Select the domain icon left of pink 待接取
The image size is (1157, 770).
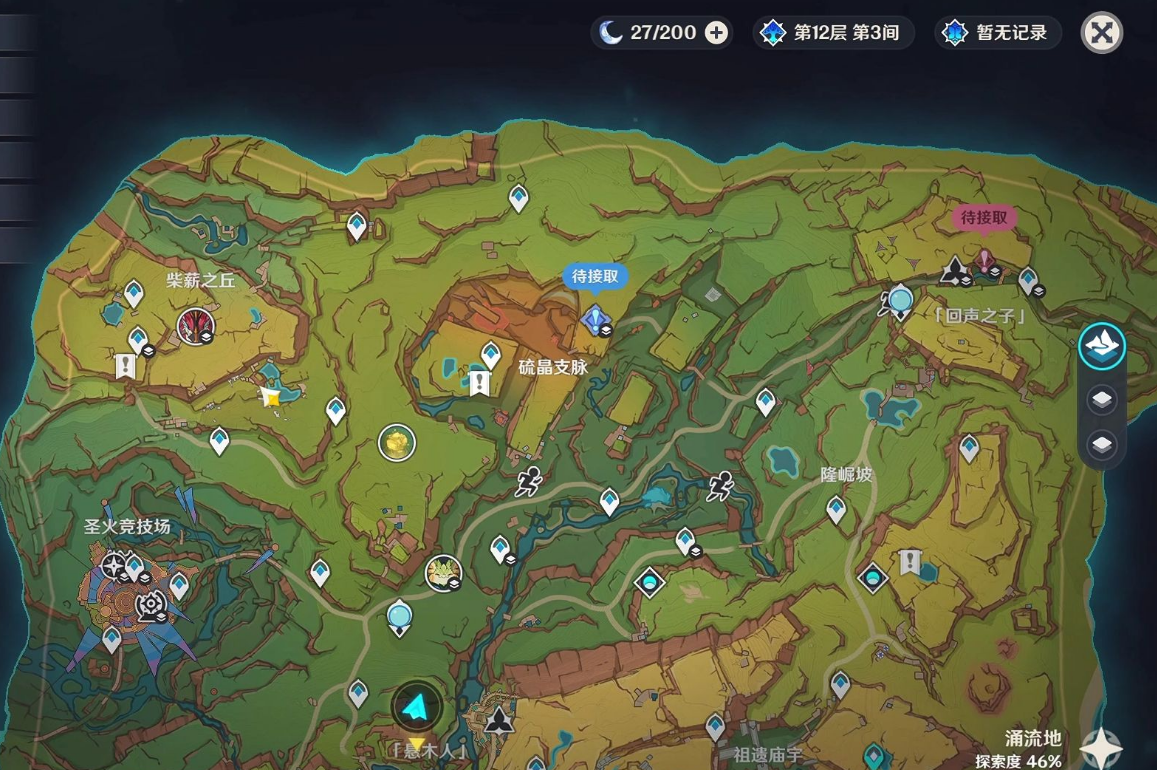coord(955,270)
